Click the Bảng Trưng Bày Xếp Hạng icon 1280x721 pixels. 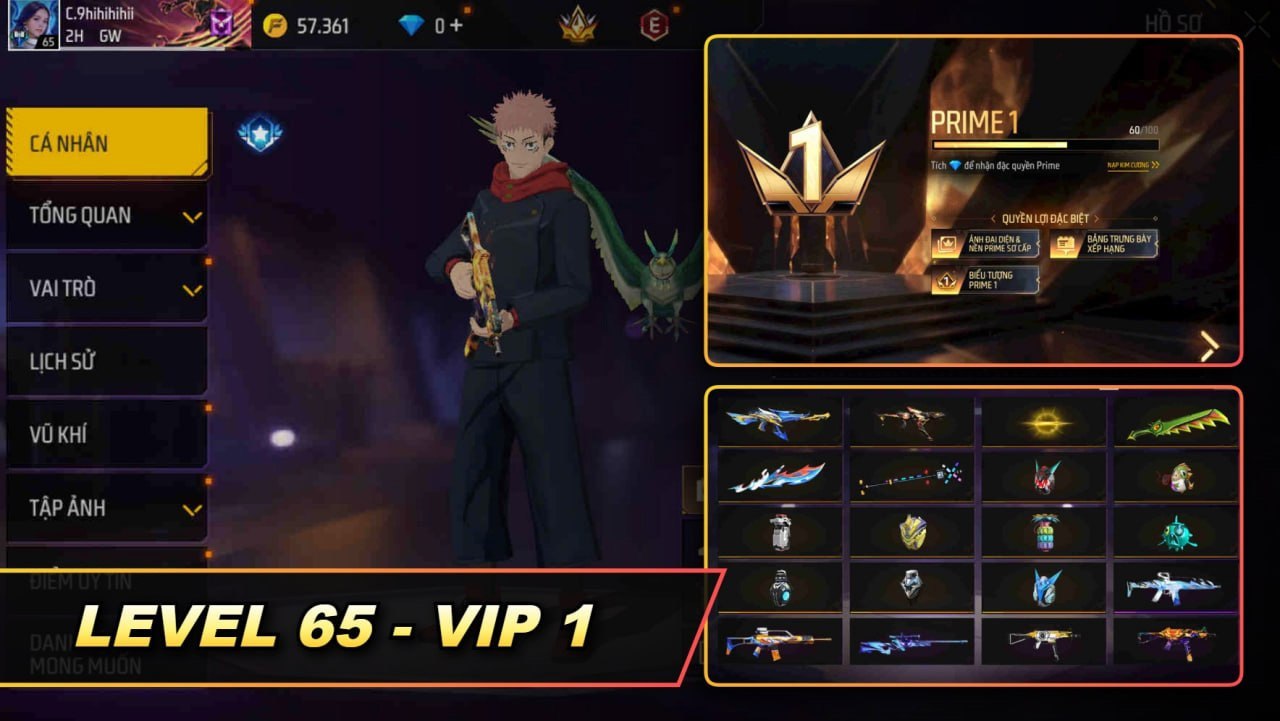(1063, 243)
